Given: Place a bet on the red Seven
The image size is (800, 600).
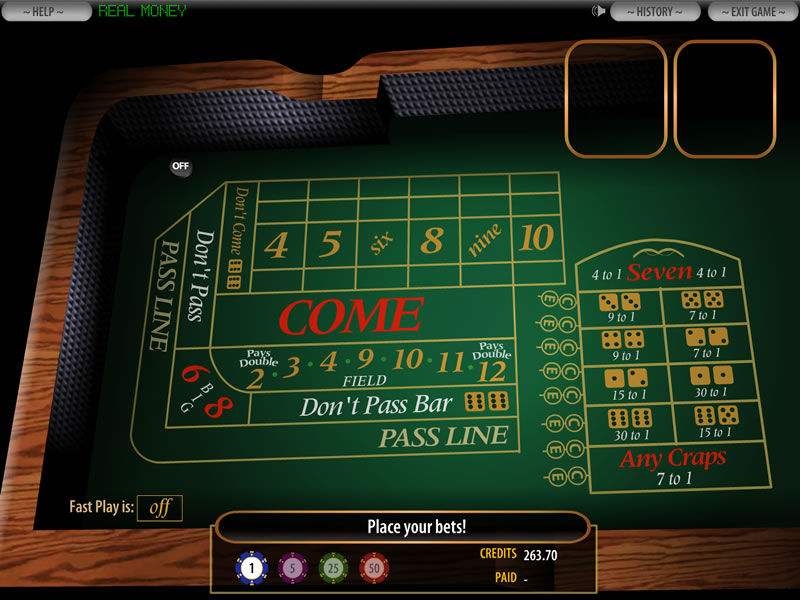Looking at the screenshot, I should [659, 272].
